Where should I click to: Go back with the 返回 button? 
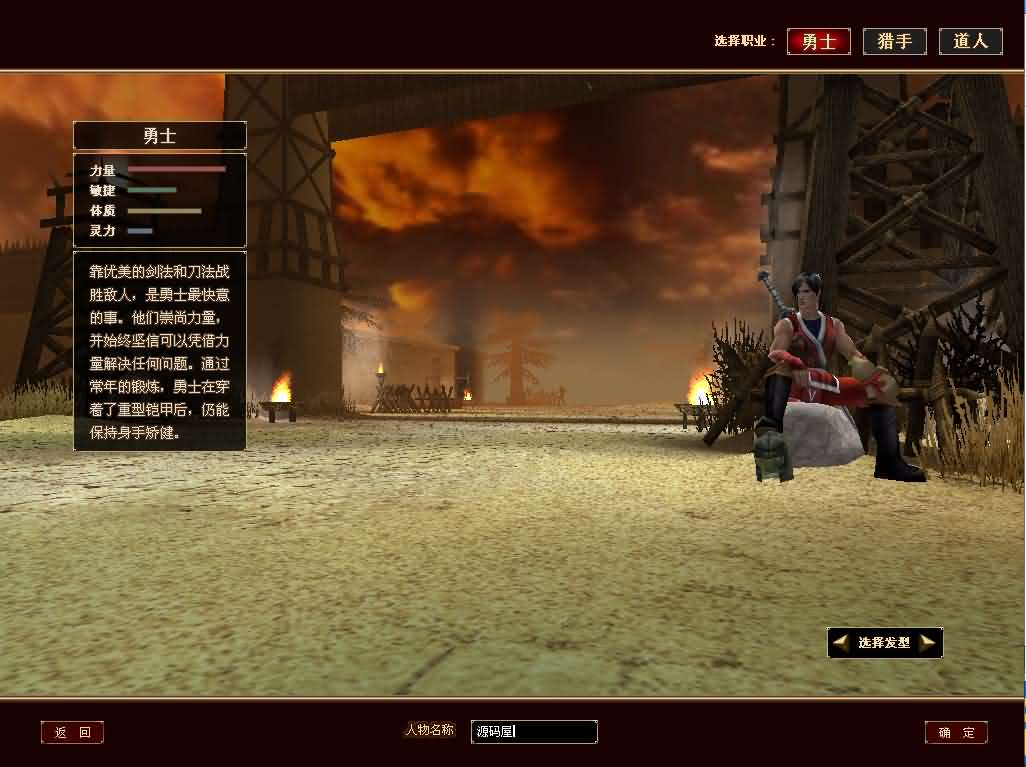72,733
